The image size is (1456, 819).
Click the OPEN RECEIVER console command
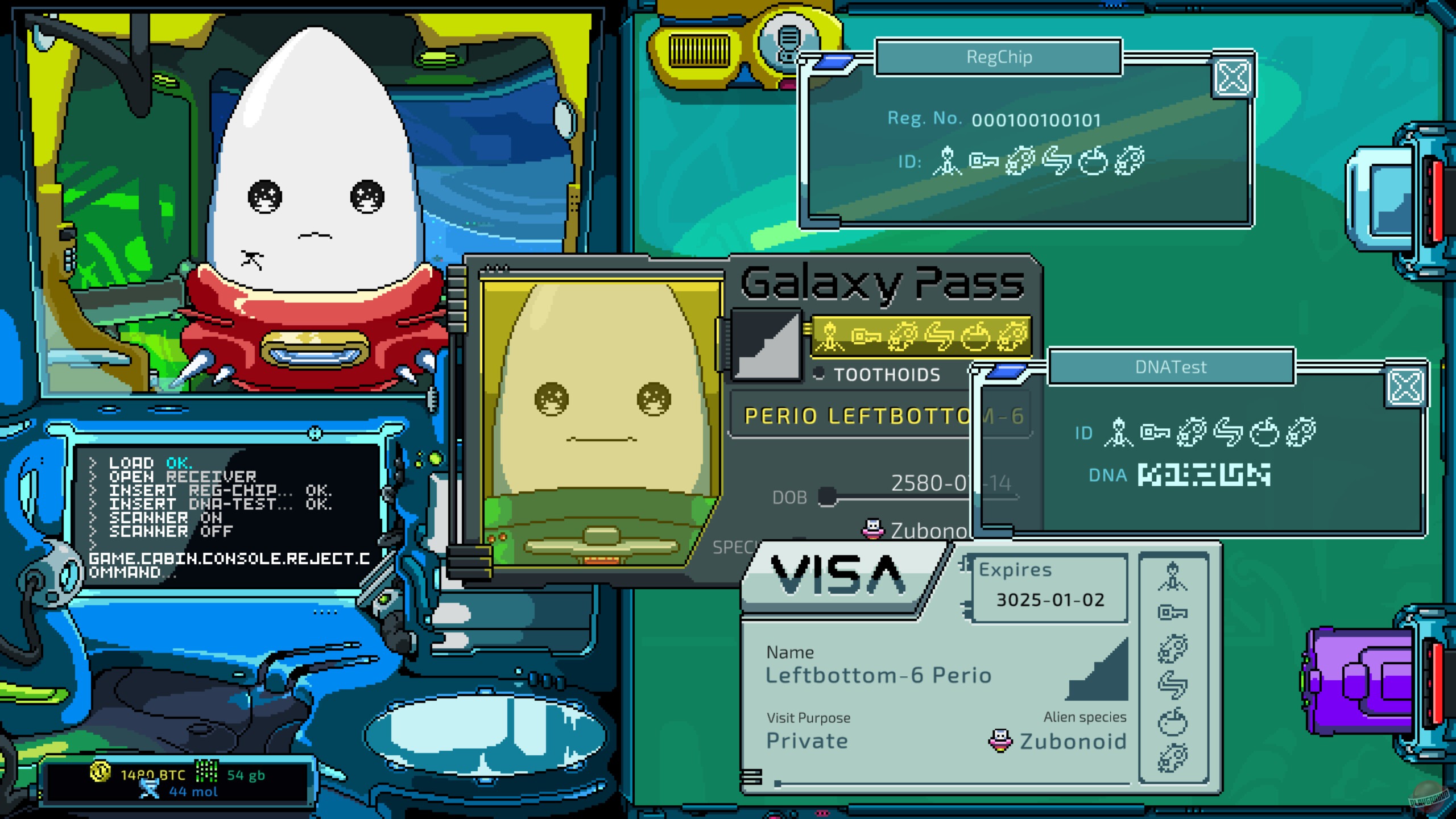click(182, 476)
